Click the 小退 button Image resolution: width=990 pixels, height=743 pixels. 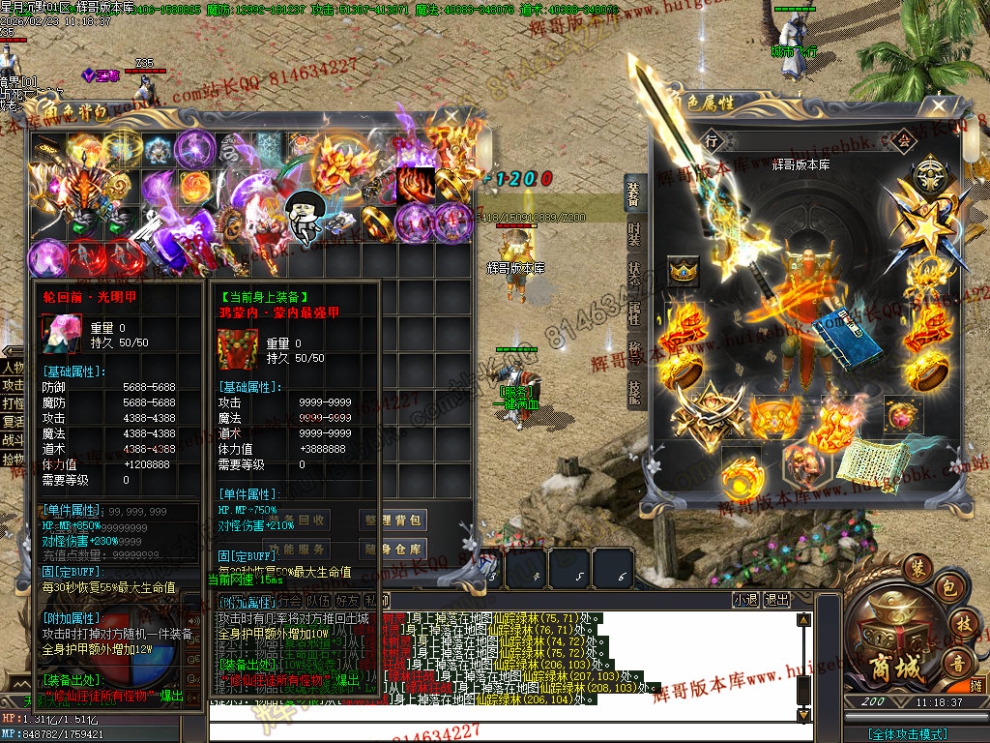pyautogui.click(x=745, y=600)
